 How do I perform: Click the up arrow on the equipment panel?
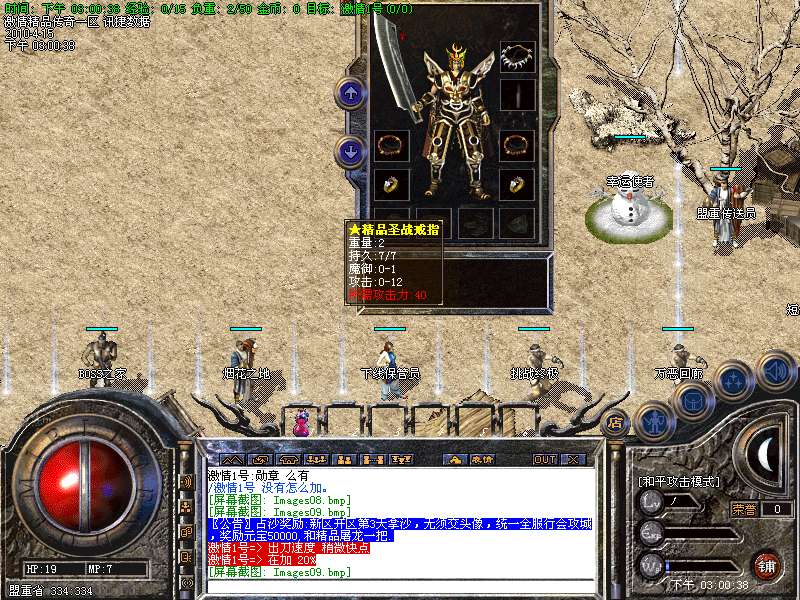350,94
